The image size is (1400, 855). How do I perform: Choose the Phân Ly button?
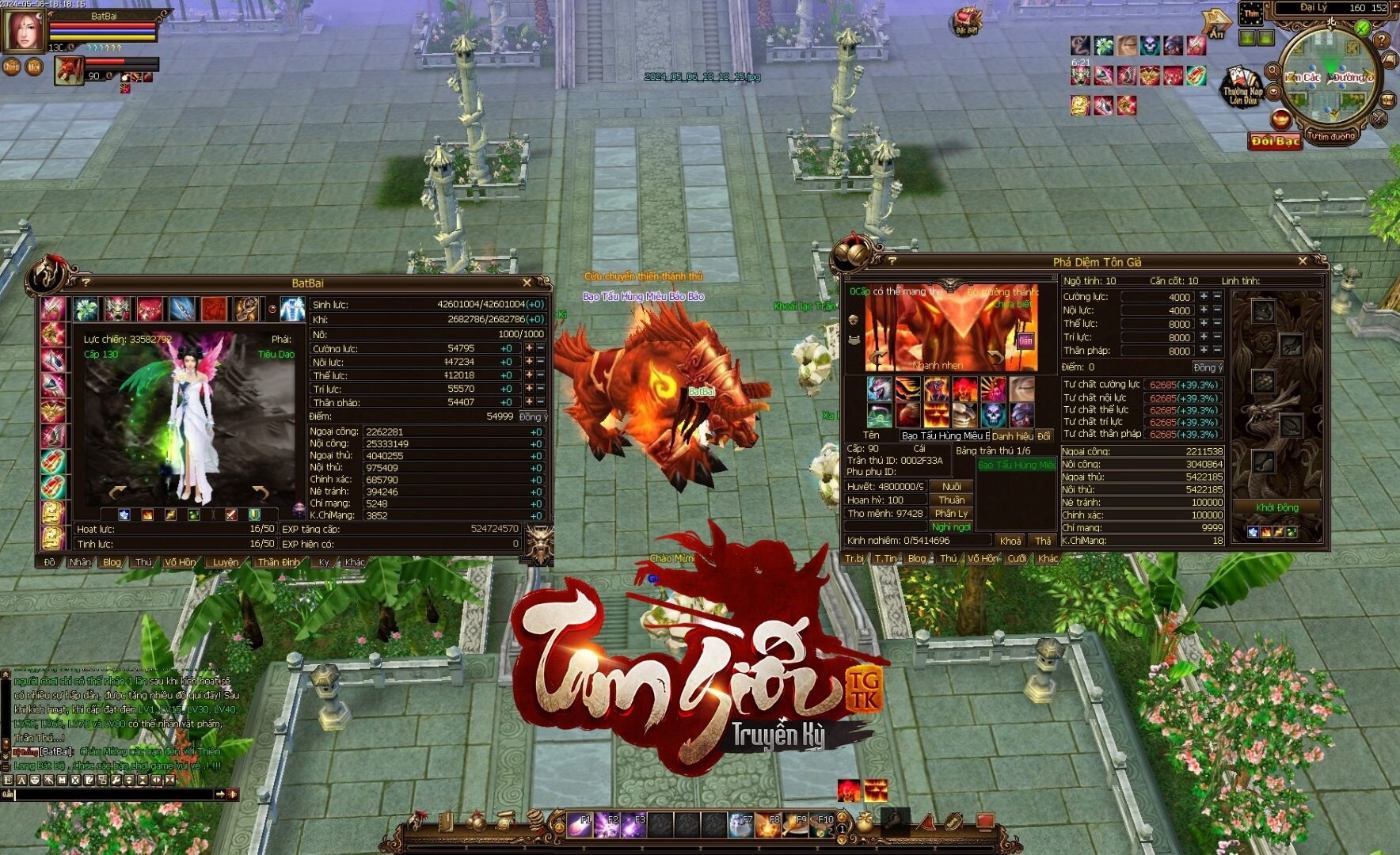[x=951, y=513]
